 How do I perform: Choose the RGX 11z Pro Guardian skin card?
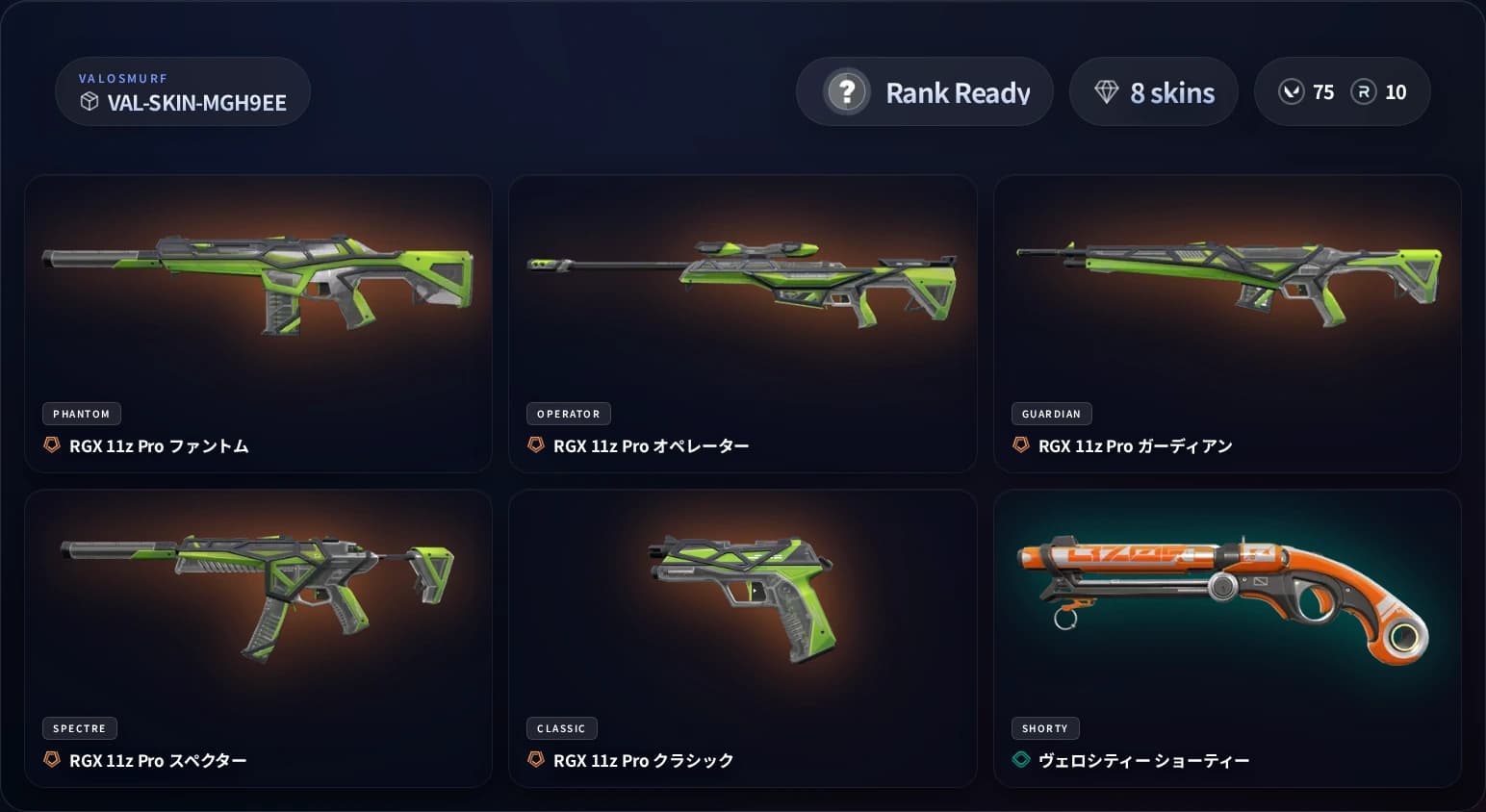pos(1227,323)
